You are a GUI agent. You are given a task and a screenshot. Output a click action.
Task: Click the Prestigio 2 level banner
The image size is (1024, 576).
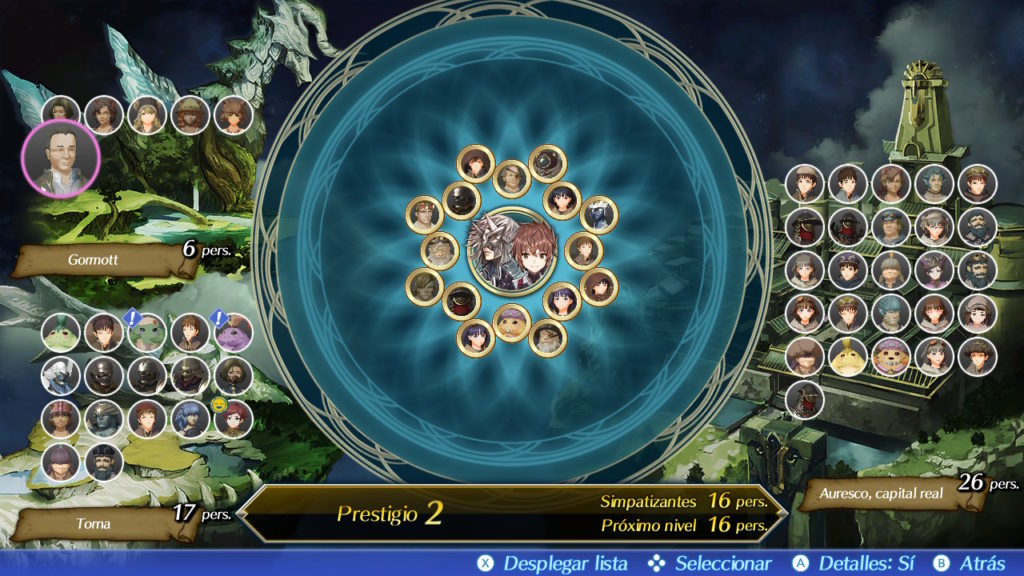[x=390, y=514]
